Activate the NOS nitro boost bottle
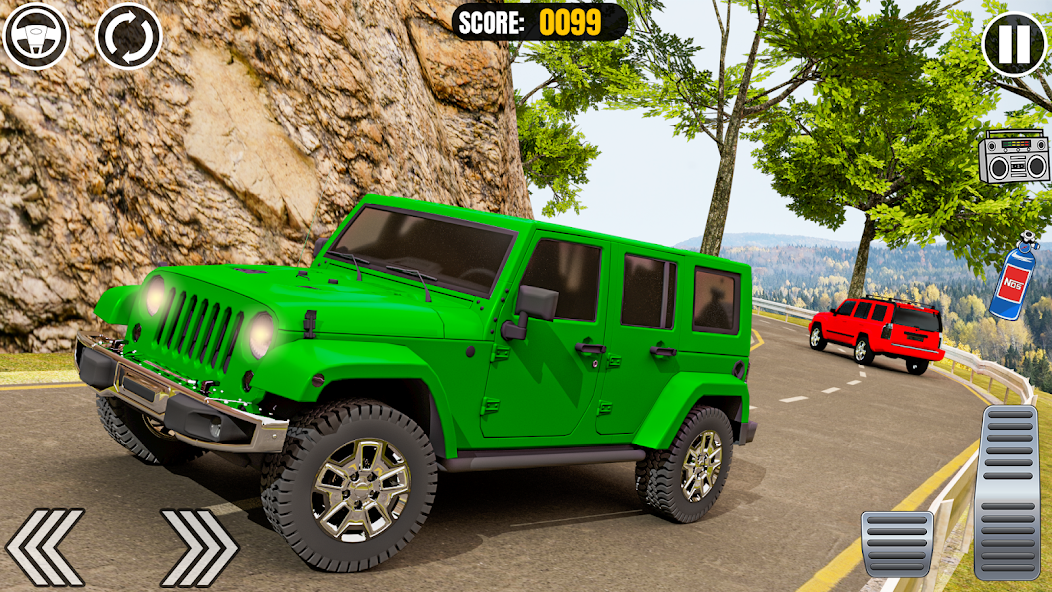This screenshot has width=1052, height=592. (x=1012, y=280)
